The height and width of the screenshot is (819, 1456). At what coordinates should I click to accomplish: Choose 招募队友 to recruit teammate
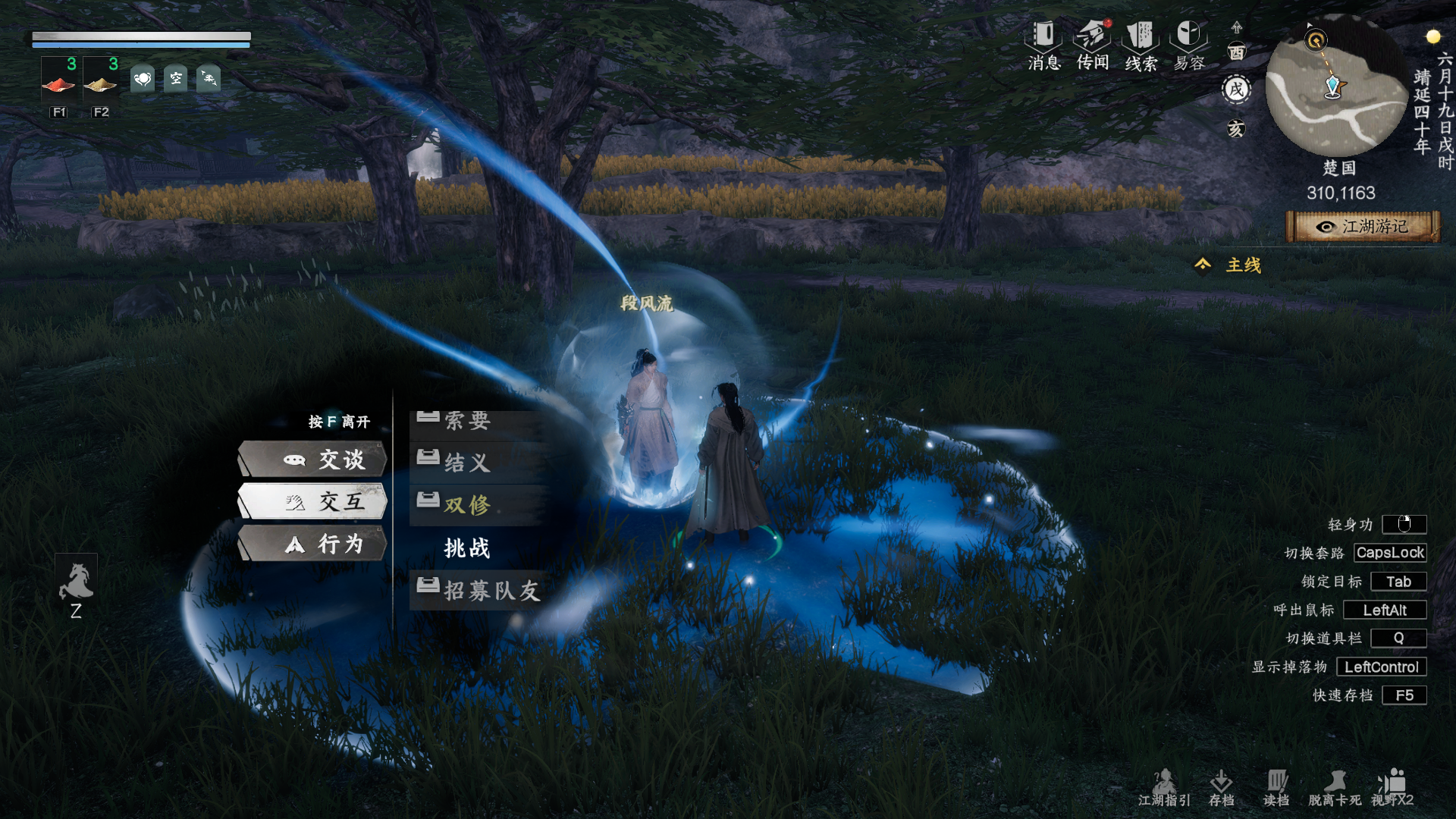point(491,590)
